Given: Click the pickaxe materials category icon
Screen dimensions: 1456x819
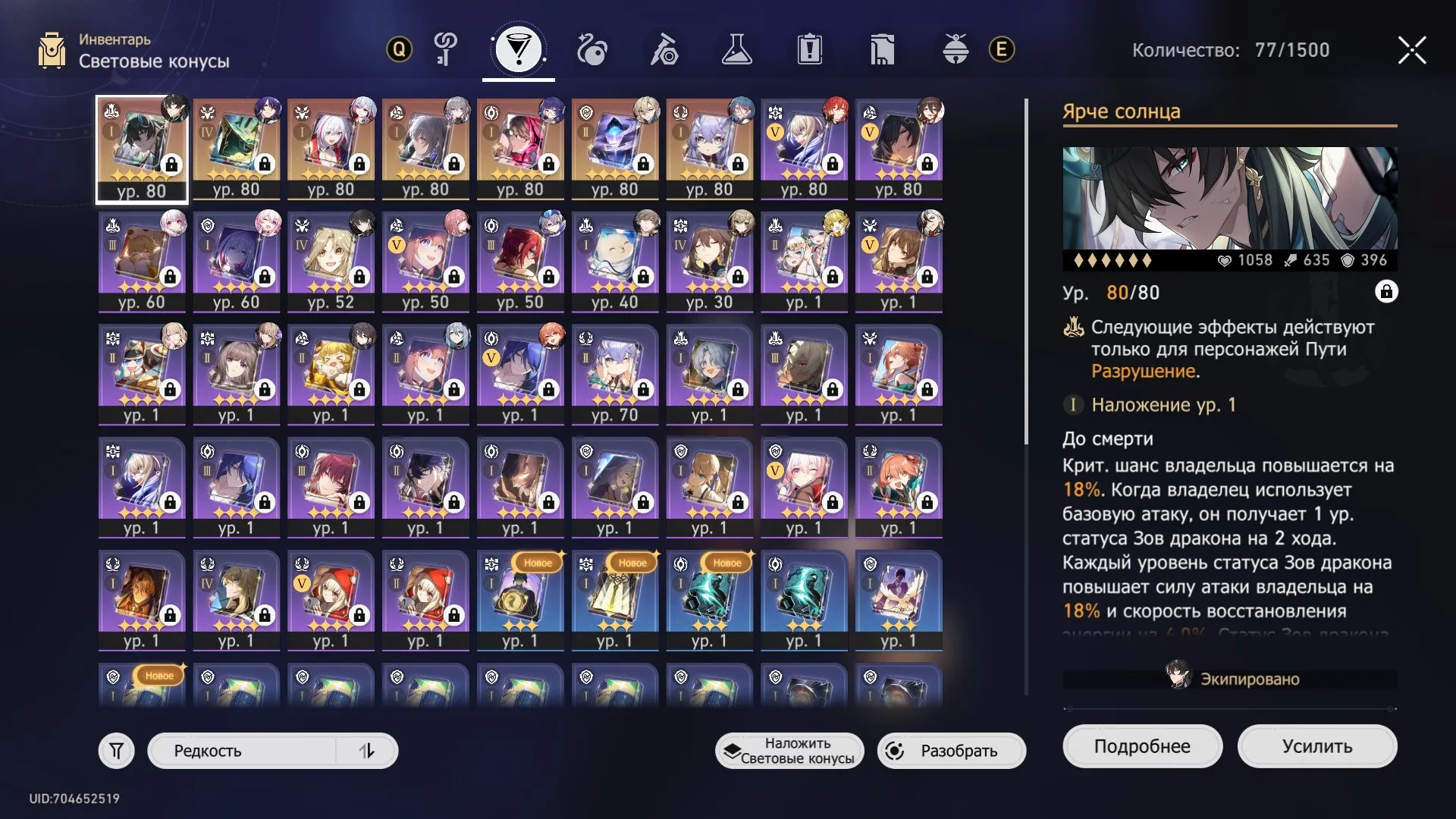Looking at the screenshot, I should [x=664, y=50].
